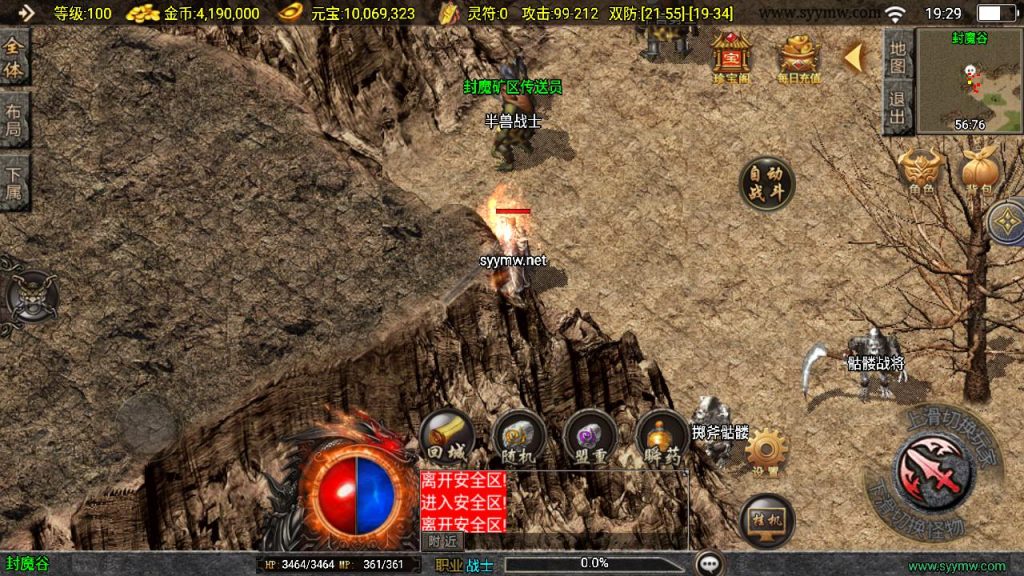Open the 每日充值 daily recharge
The width and height of the screenshot is (1024, 576).
[798, 56]
